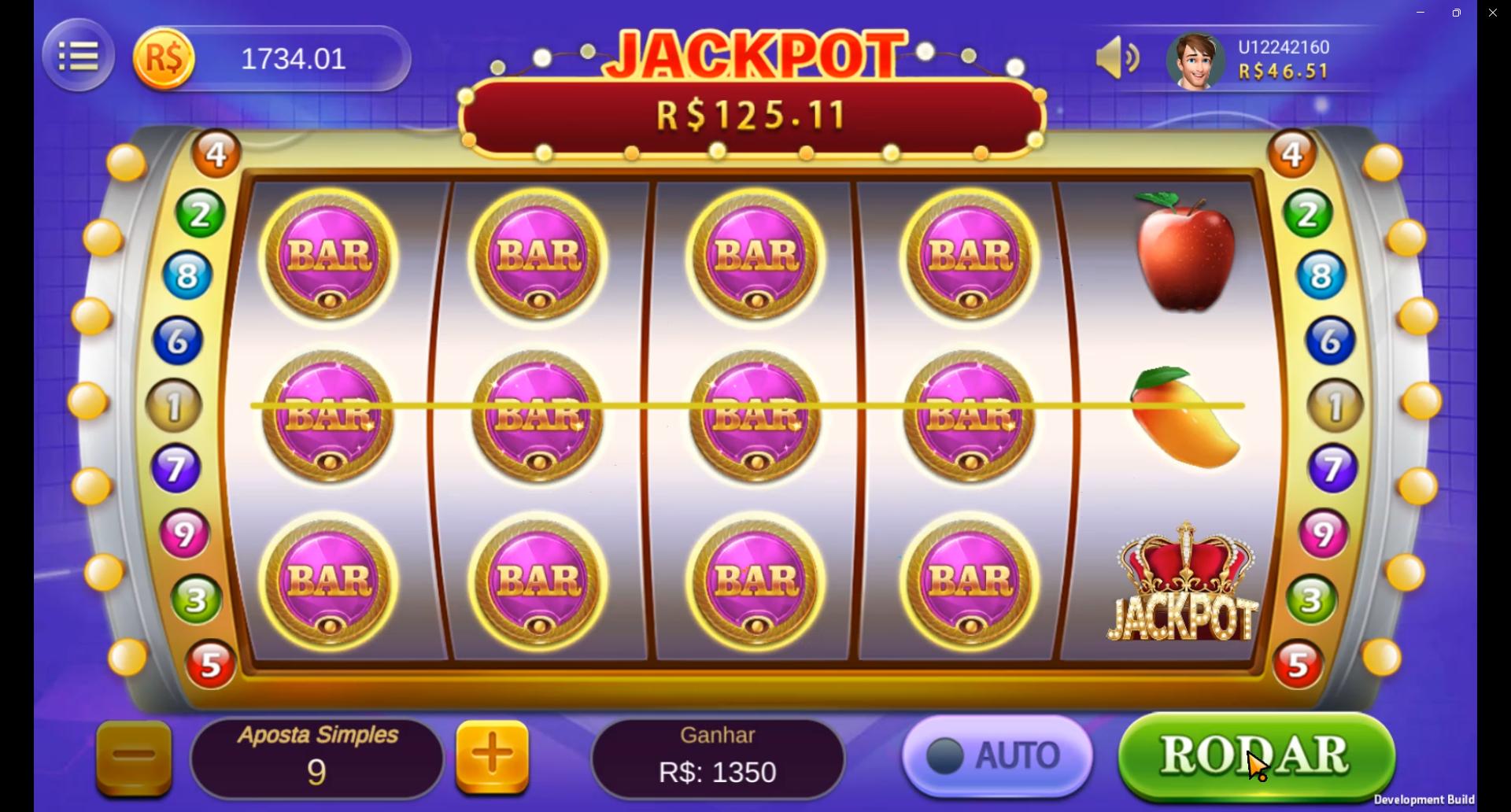Click the apple symbol on the last reel
Screen dimensions: 1511x812
(x=1182, y=252)
